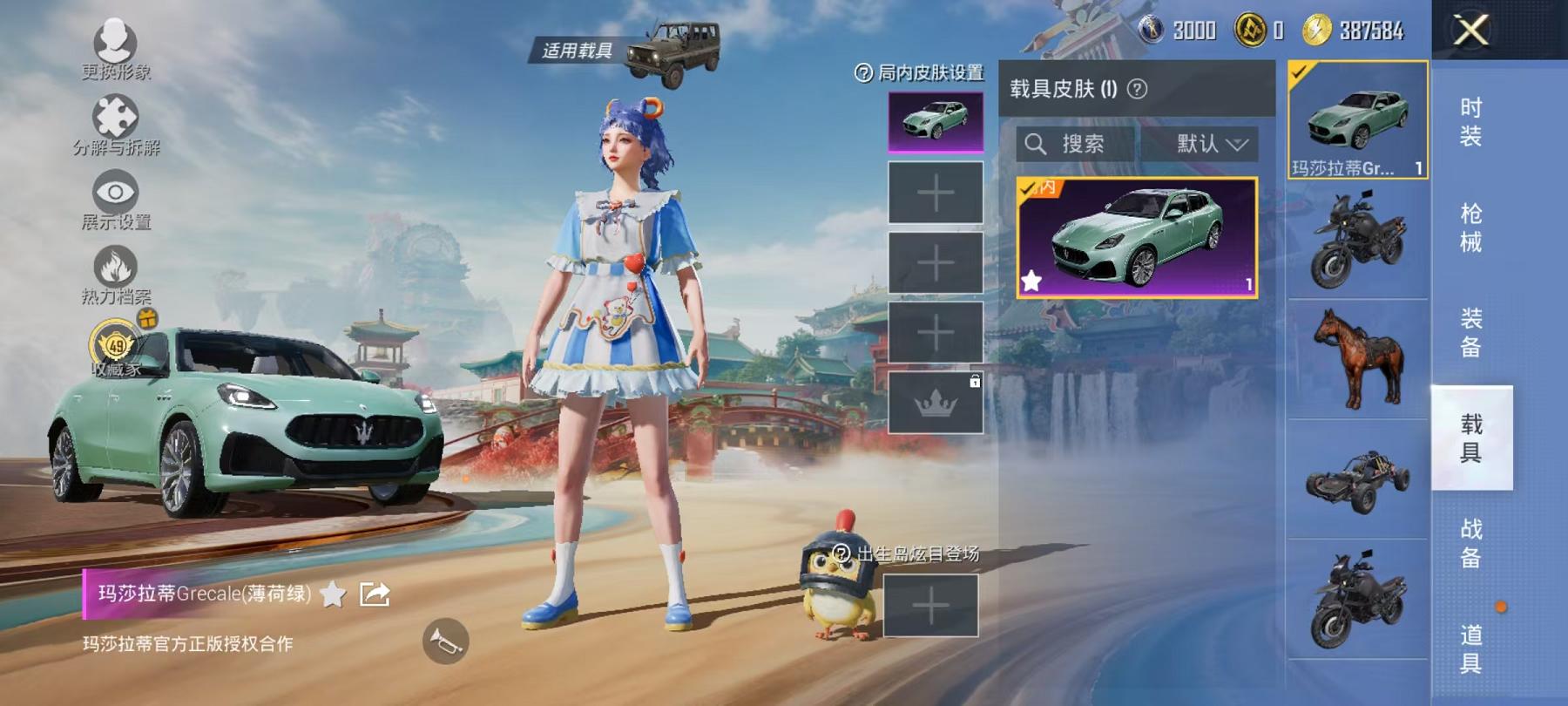
Task: Toggle the star on the Grecale skin card
Action: click(1032, 281)
